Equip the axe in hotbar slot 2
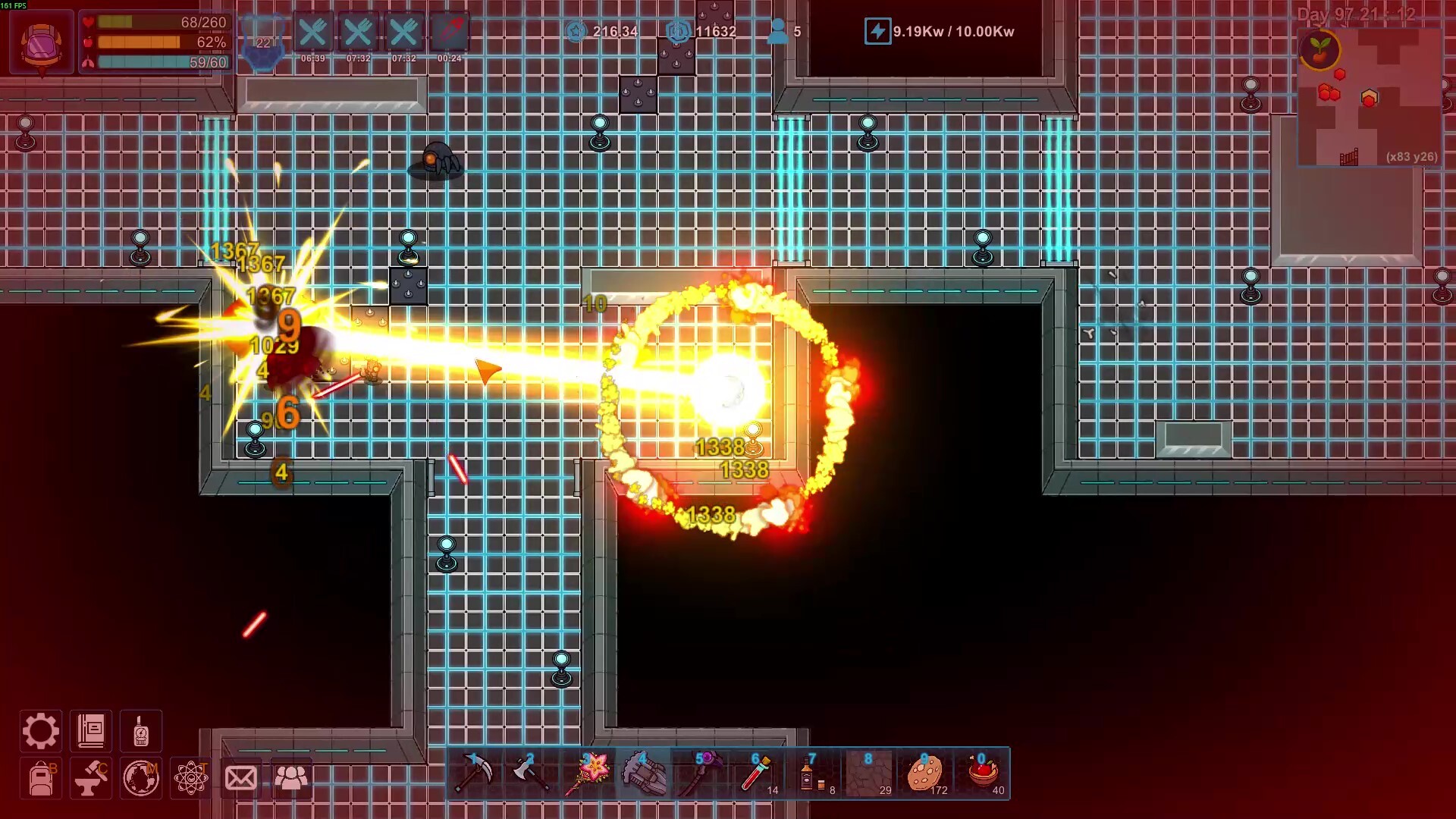The image size is (1456, 819). tap(530, 773)
